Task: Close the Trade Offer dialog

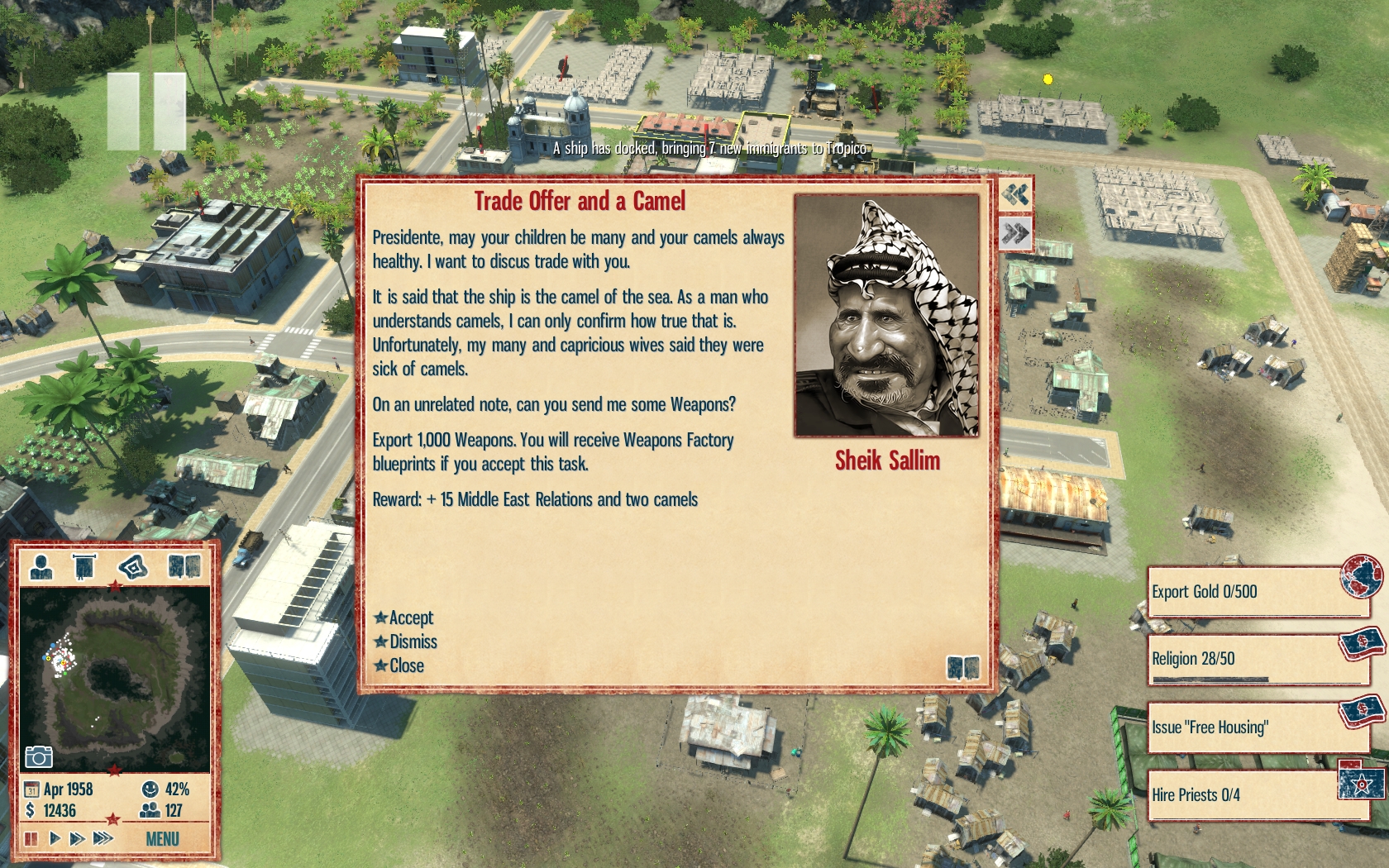Action: tap(405, 665)
